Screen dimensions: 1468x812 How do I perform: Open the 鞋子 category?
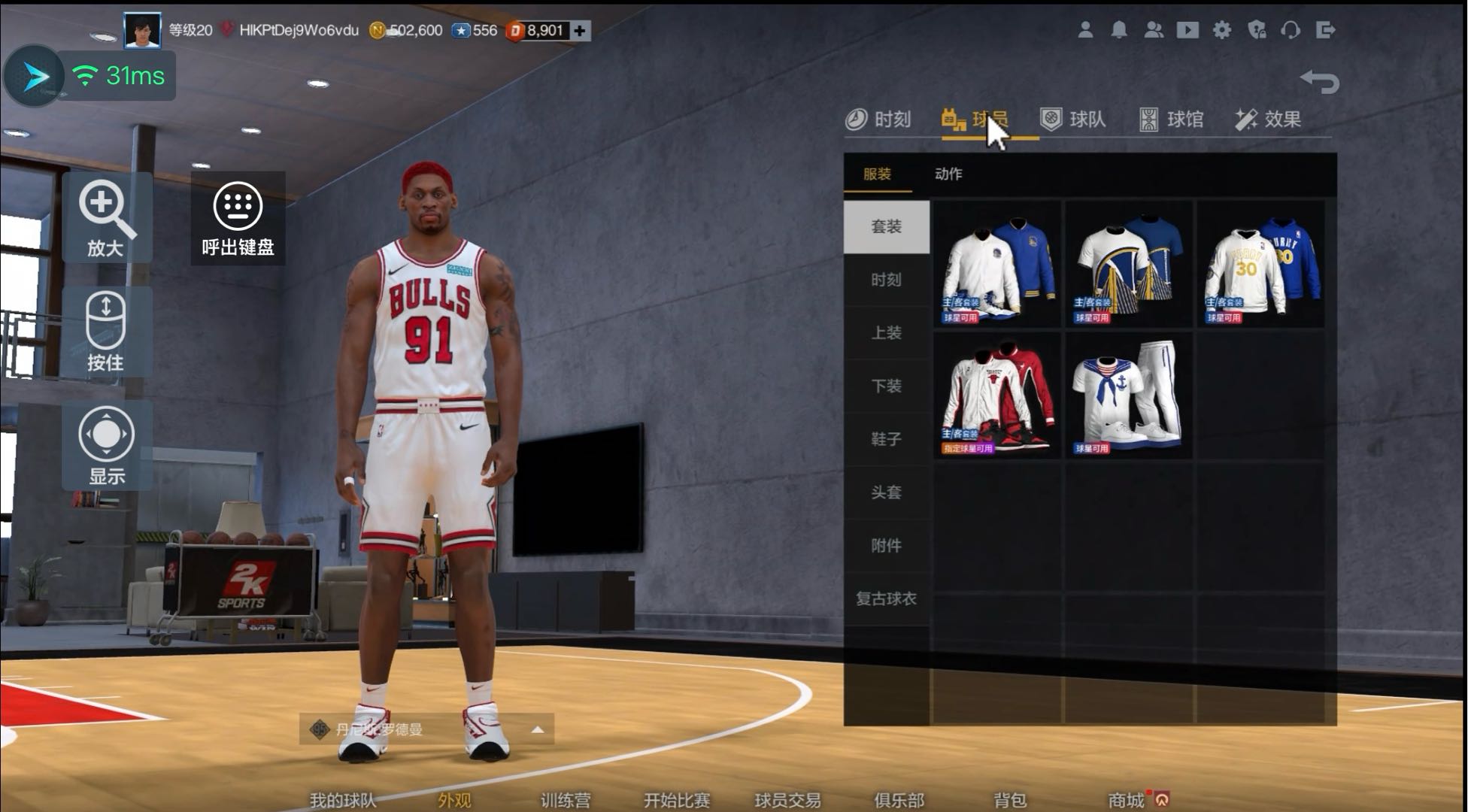pyautogui.click(x=886, y=439)
